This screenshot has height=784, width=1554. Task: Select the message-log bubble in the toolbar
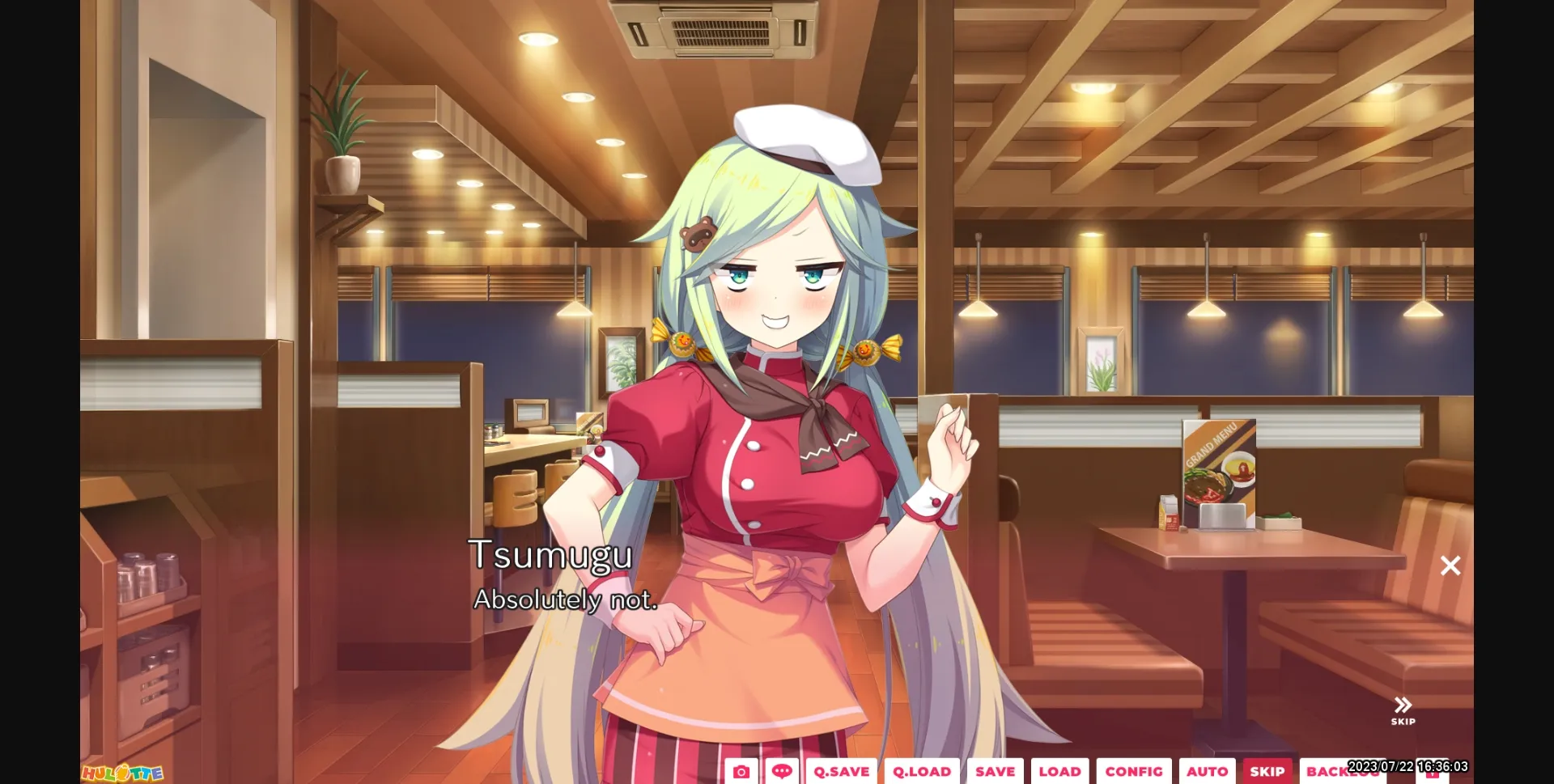coord(783,771)
